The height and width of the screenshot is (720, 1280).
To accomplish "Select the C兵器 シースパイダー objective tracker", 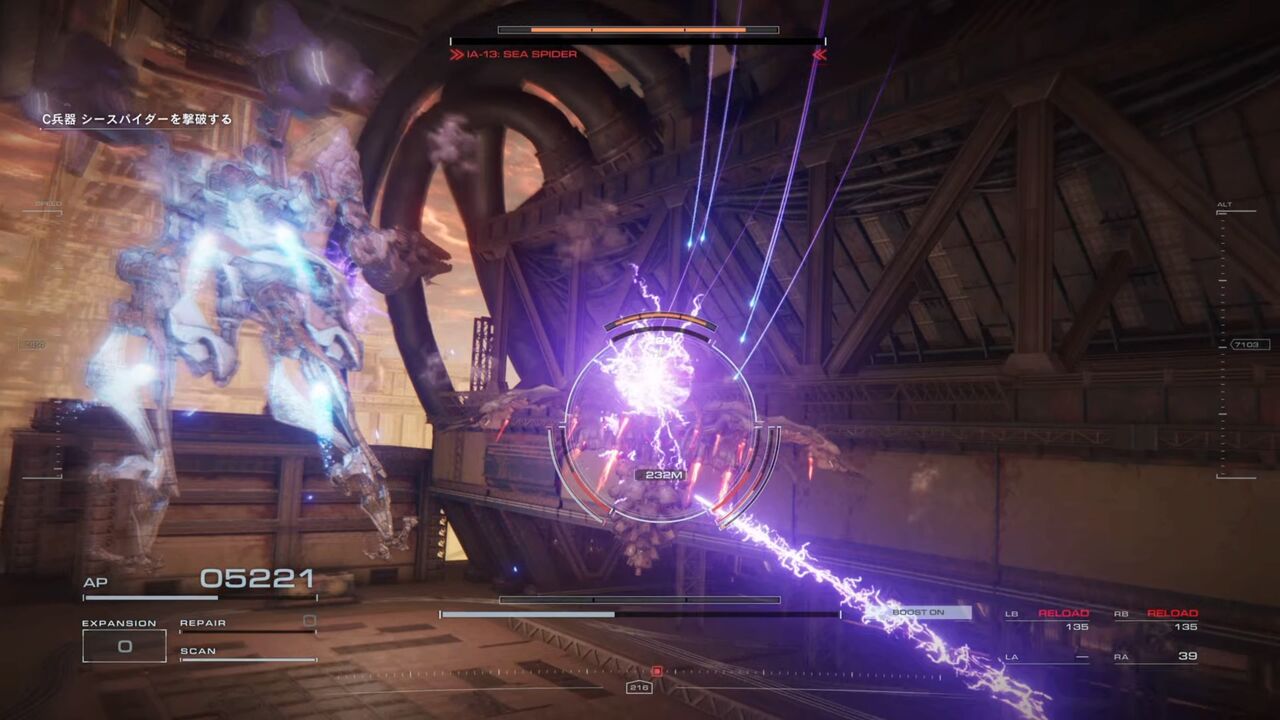I will click(x=136, y=119).
